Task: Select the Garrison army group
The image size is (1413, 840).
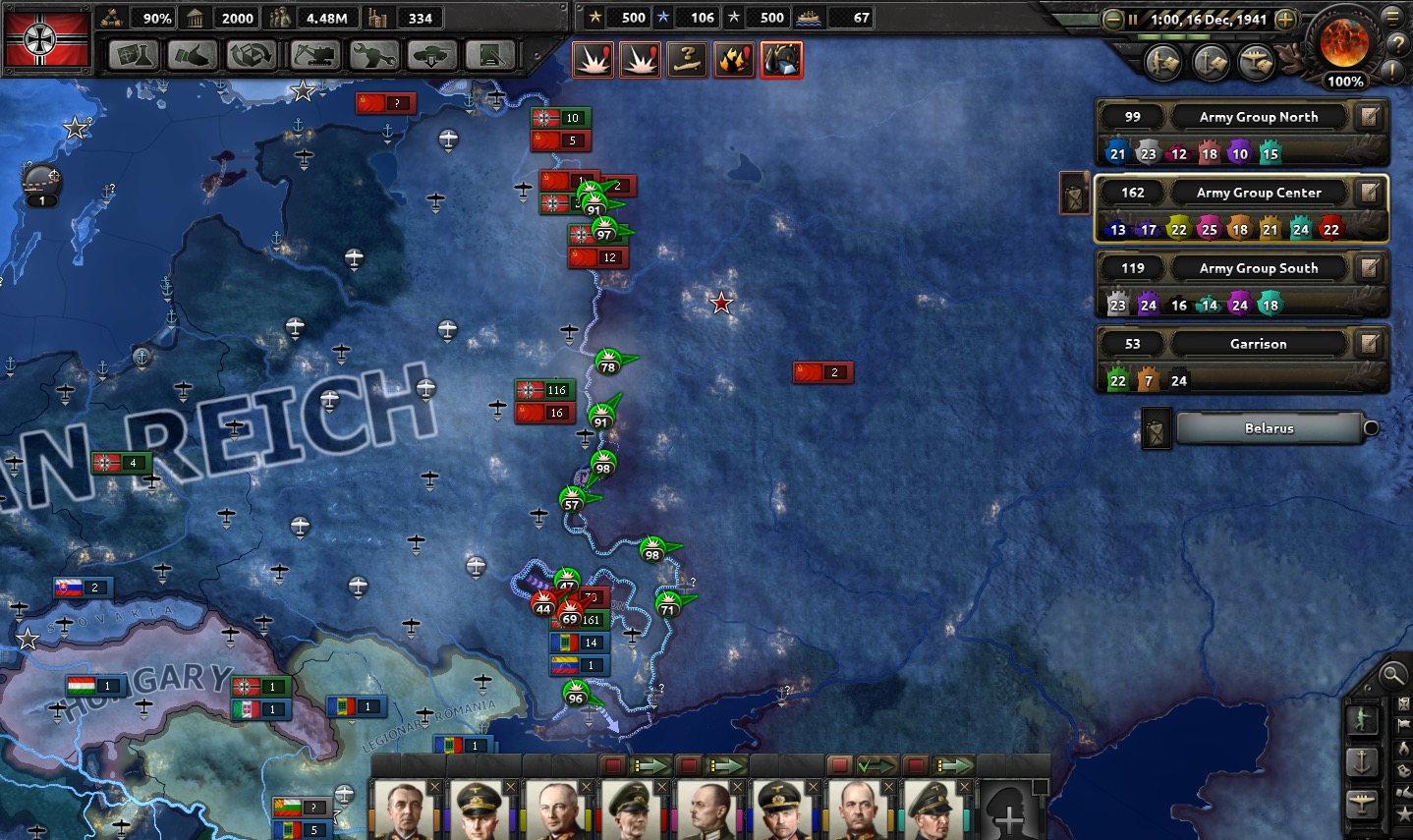Action: click(1258, 344)
